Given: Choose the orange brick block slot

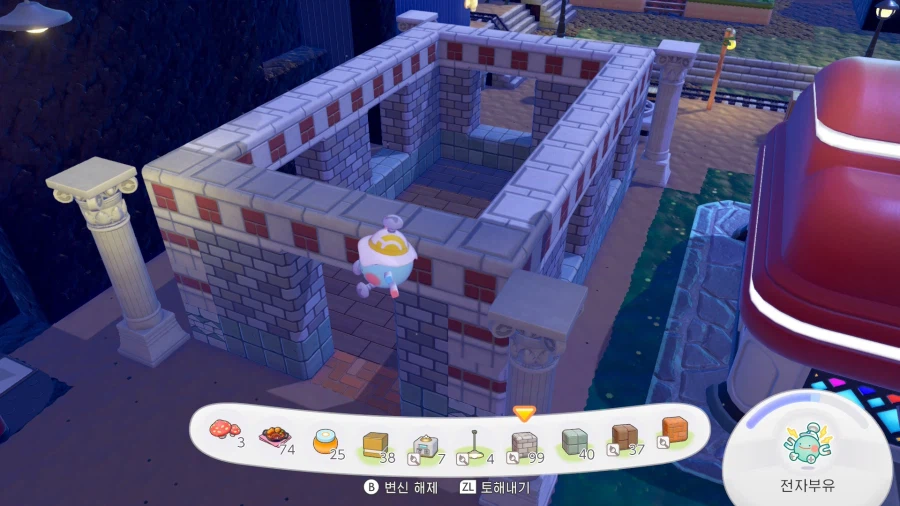Looking at the screenshot, I should pos(673,431).
